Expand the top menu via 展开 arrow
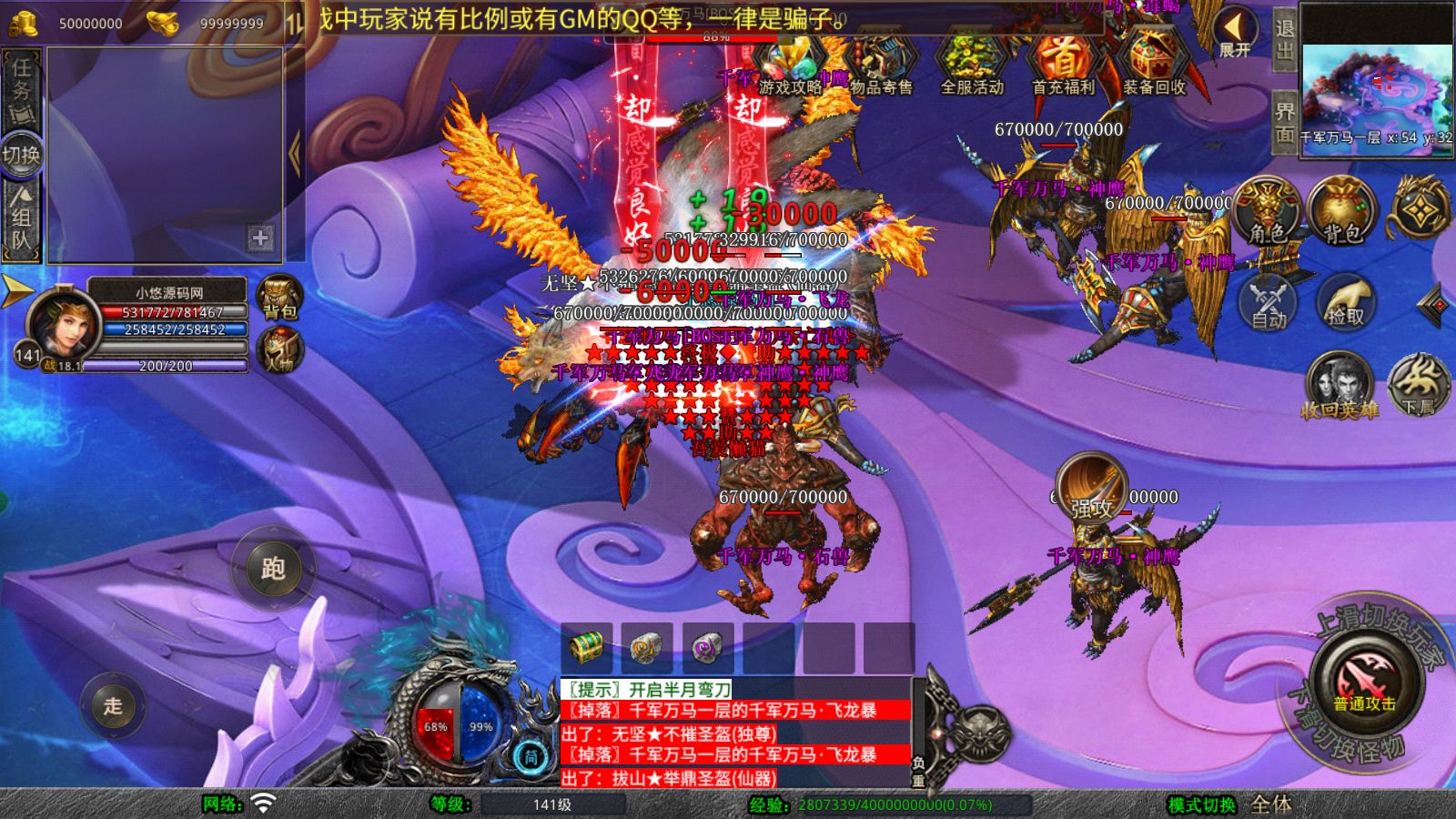 [x=1235, y=27]
